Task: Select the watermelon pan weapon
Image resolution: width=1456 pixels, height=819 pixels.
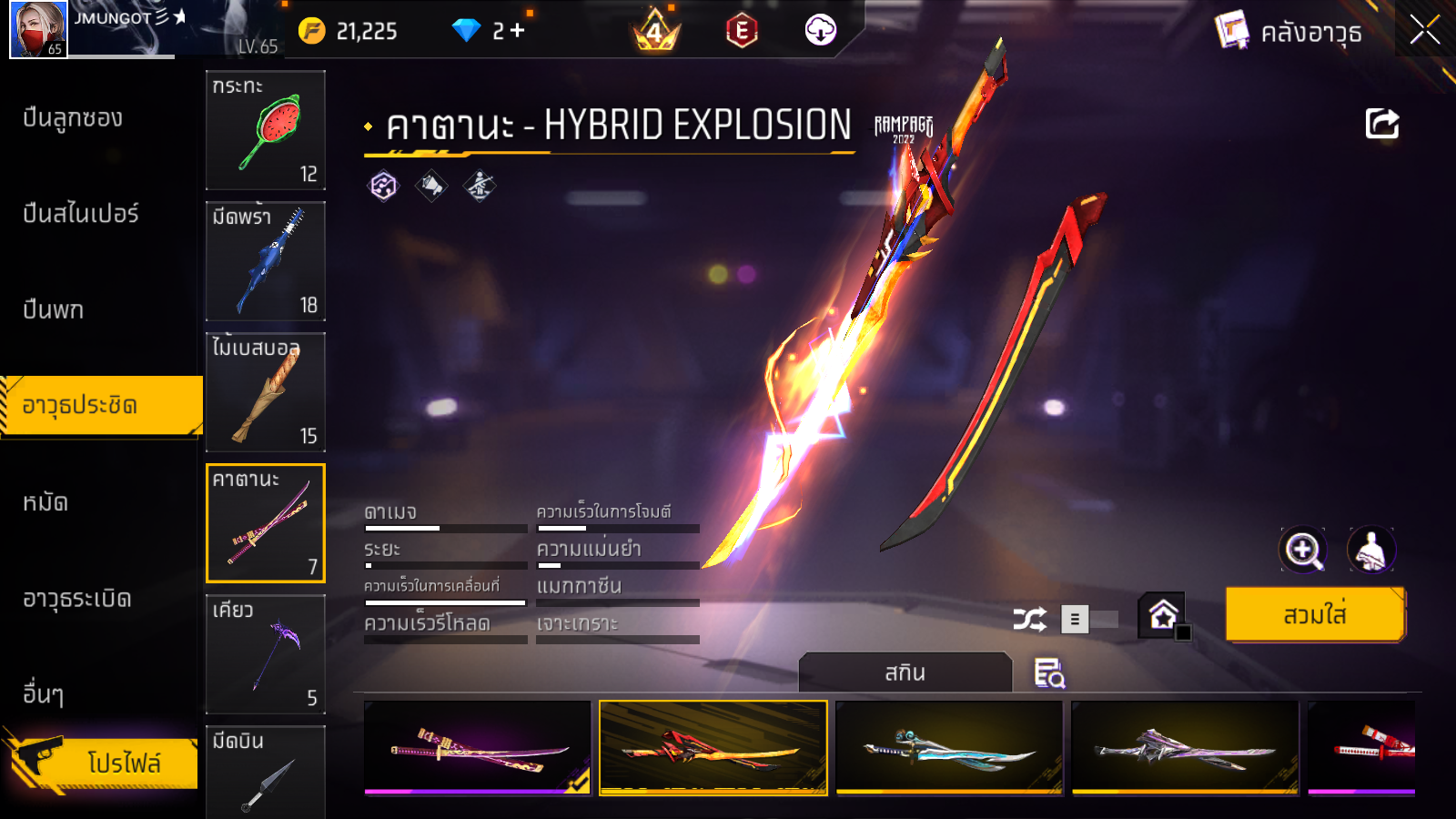Action: pyautogui.click(x=266, y=130)
